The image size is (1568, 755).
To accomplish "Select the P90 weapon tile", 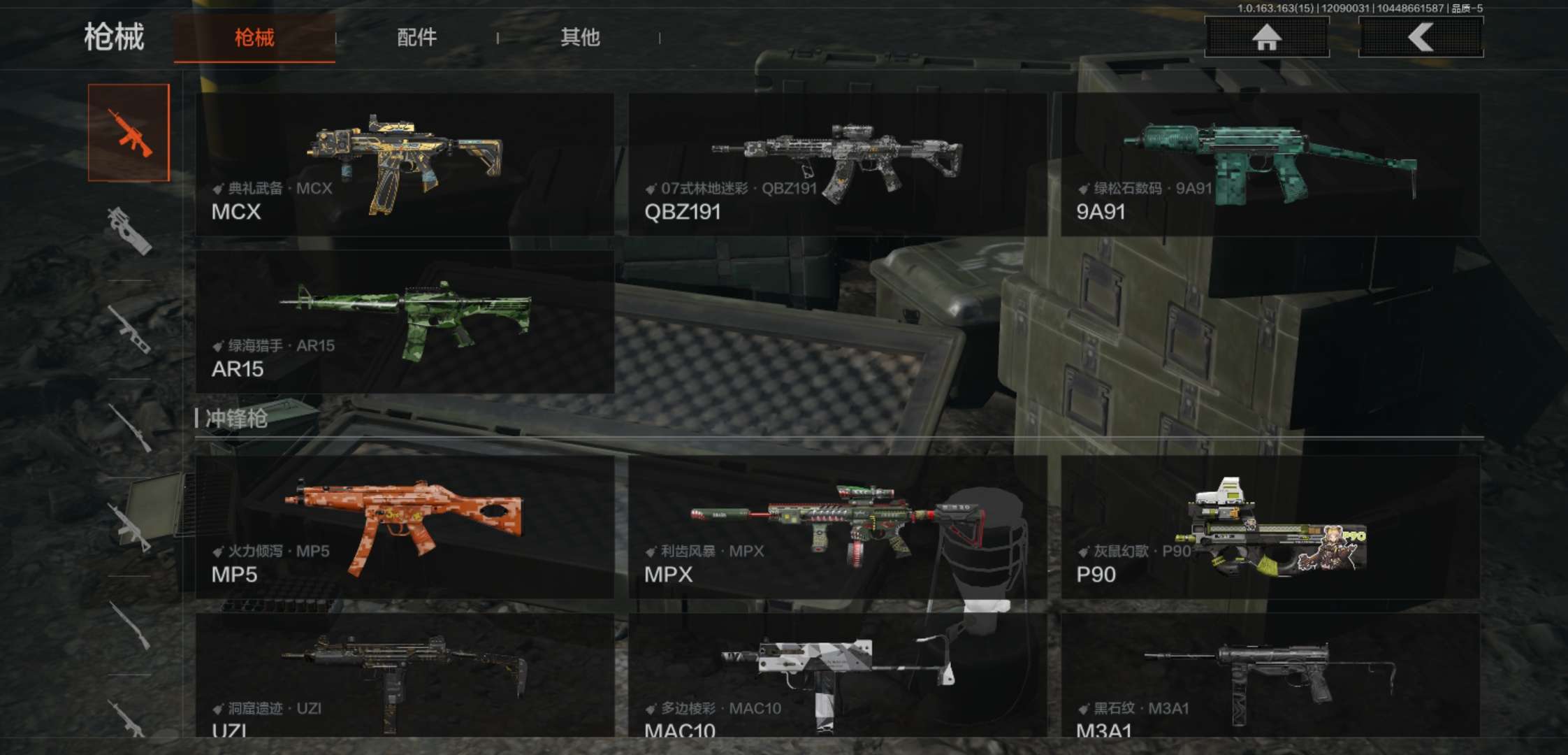I will click(x=1270, y=528).
